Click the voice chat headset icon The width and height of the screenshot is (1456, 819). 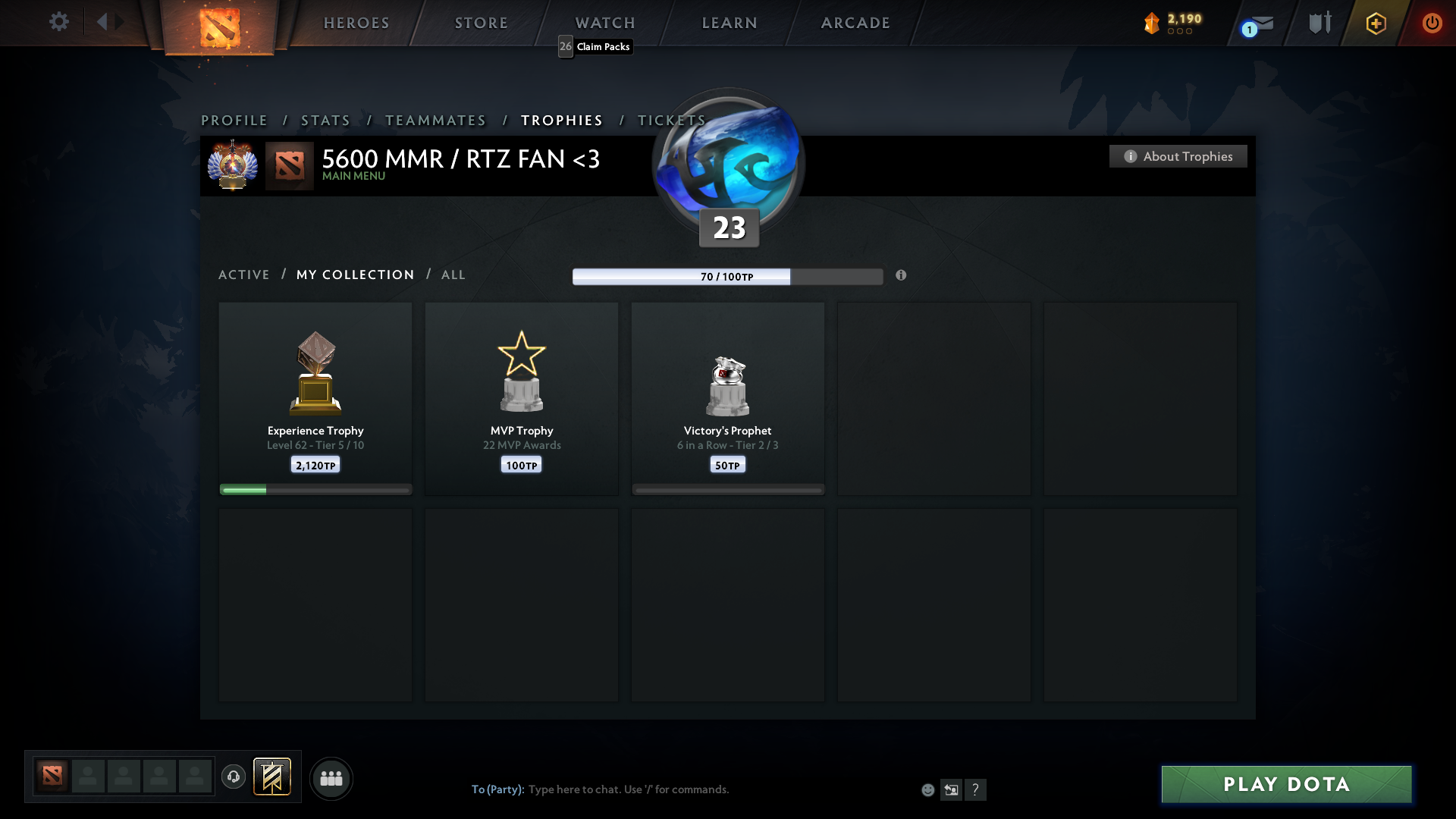(234, 777)
